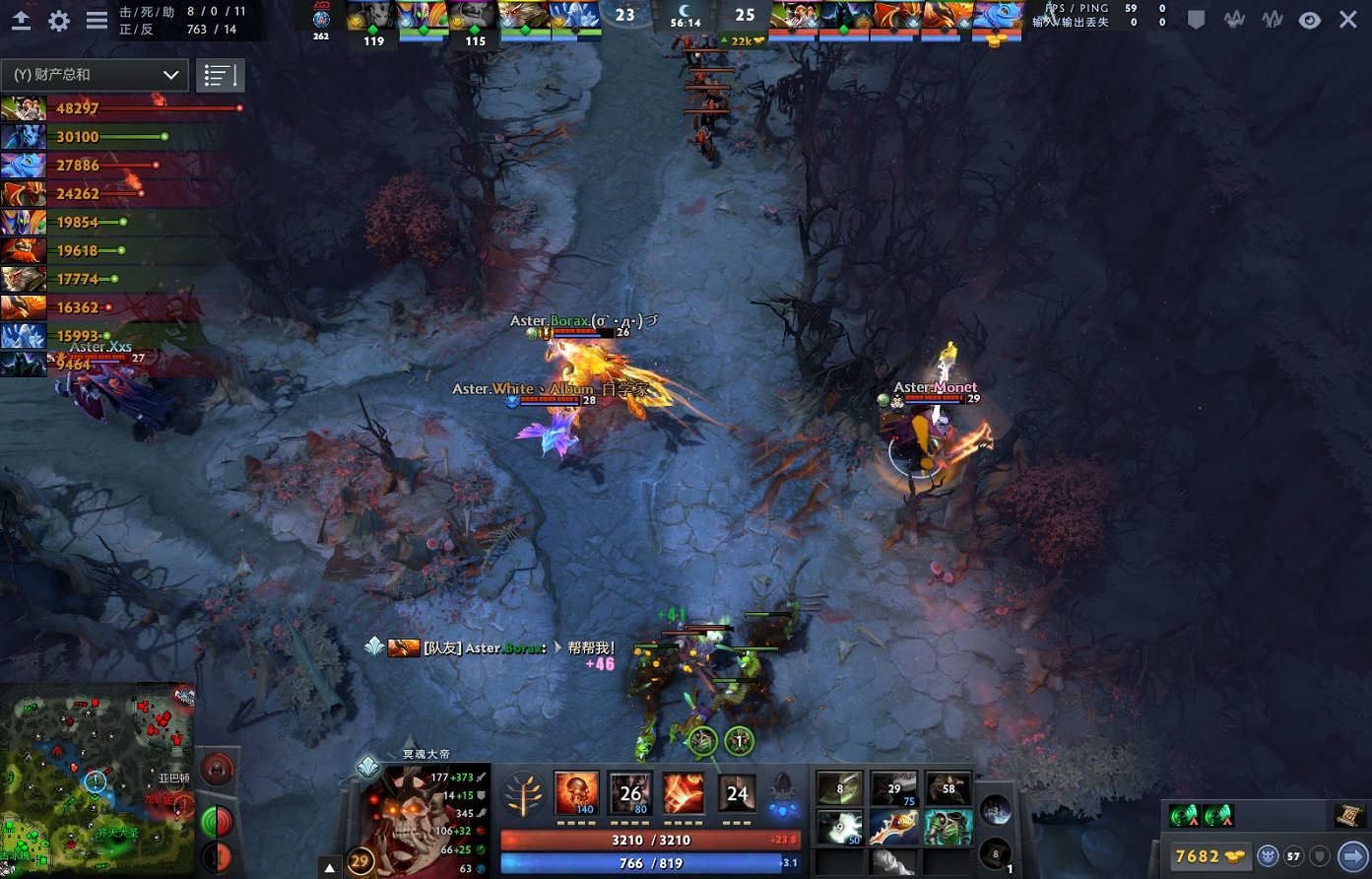Toggle the eye spectator visibility icon
The image size is (1372, 879).
click(1309, 20)
